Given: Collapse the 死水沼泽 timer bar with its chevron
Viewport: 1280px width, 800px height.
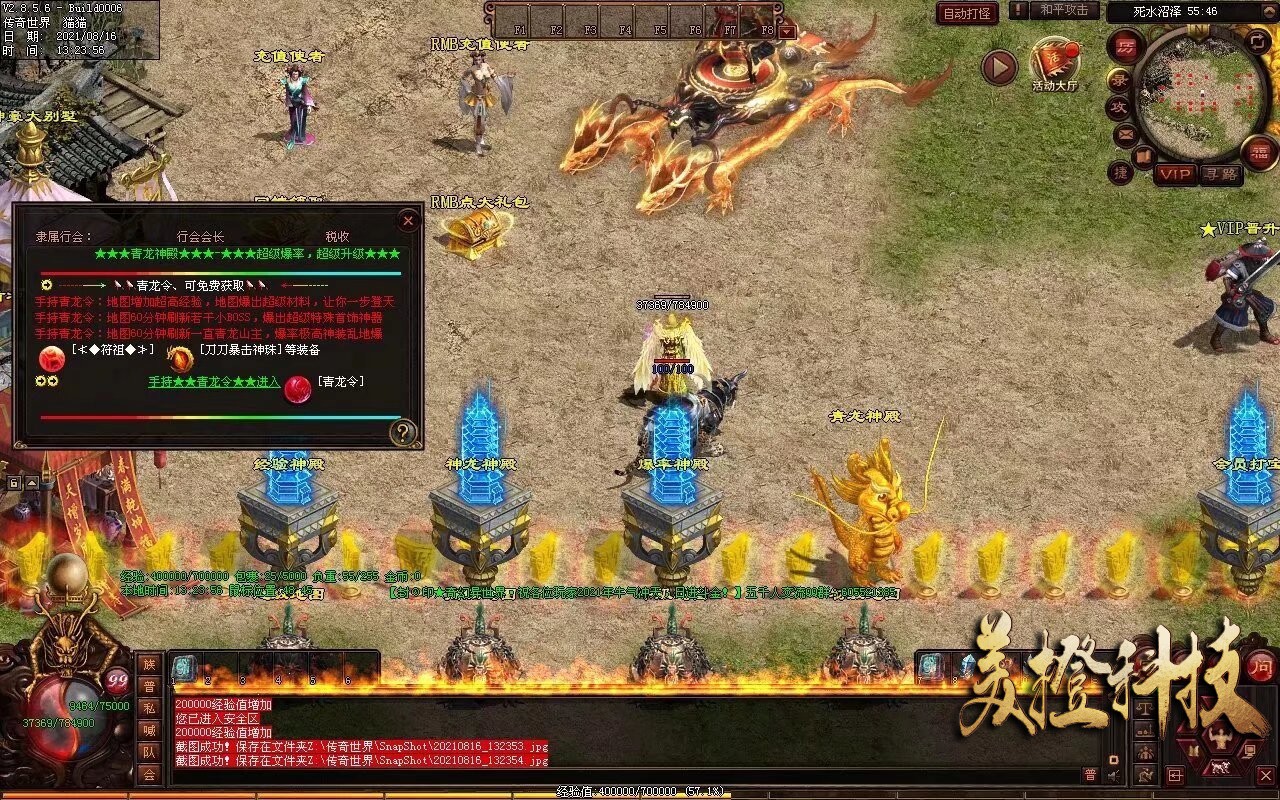Looking at the screenshot, I should click(1270, 10).
